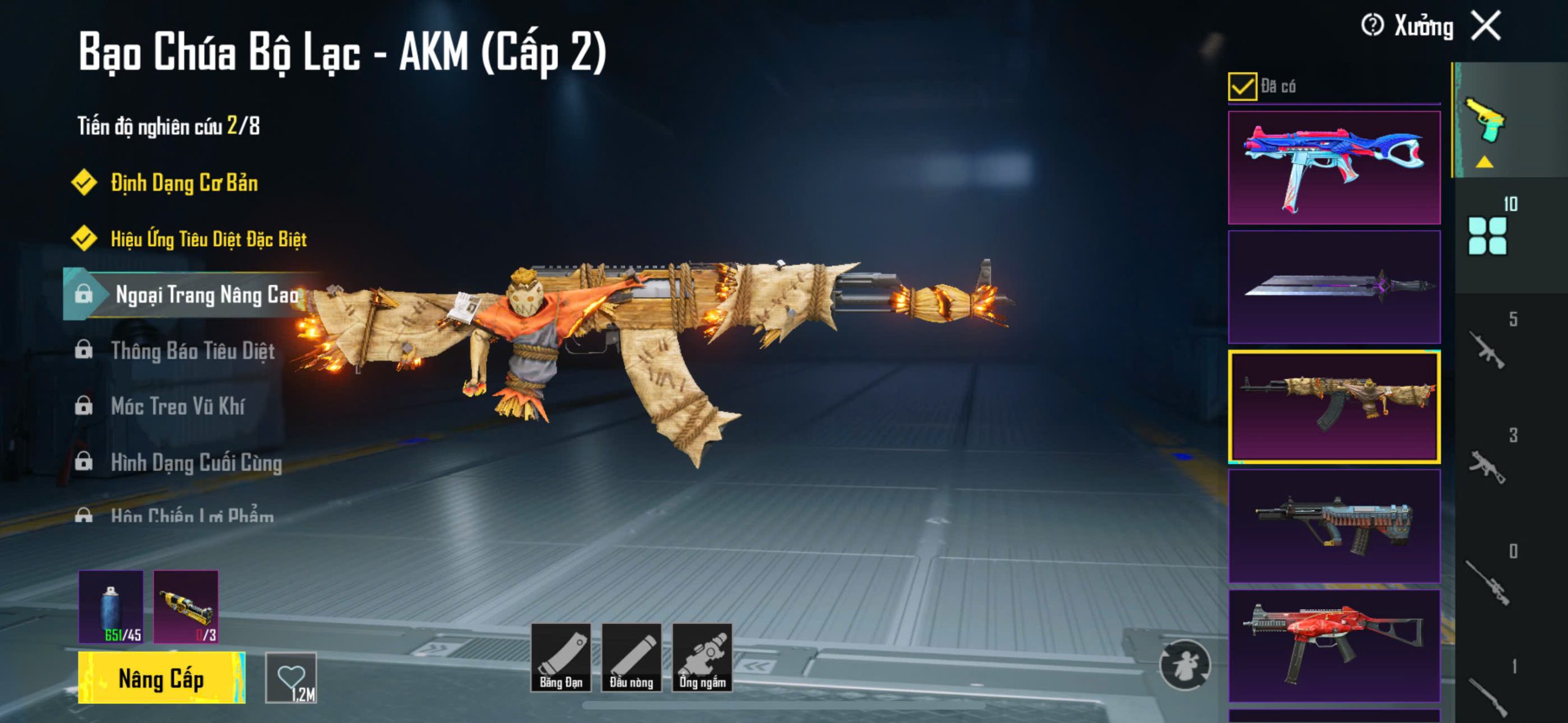Viewport: 1568px width, 723px height.
Task: Open the four-squares all category tab
Action: coord(1487,236)
